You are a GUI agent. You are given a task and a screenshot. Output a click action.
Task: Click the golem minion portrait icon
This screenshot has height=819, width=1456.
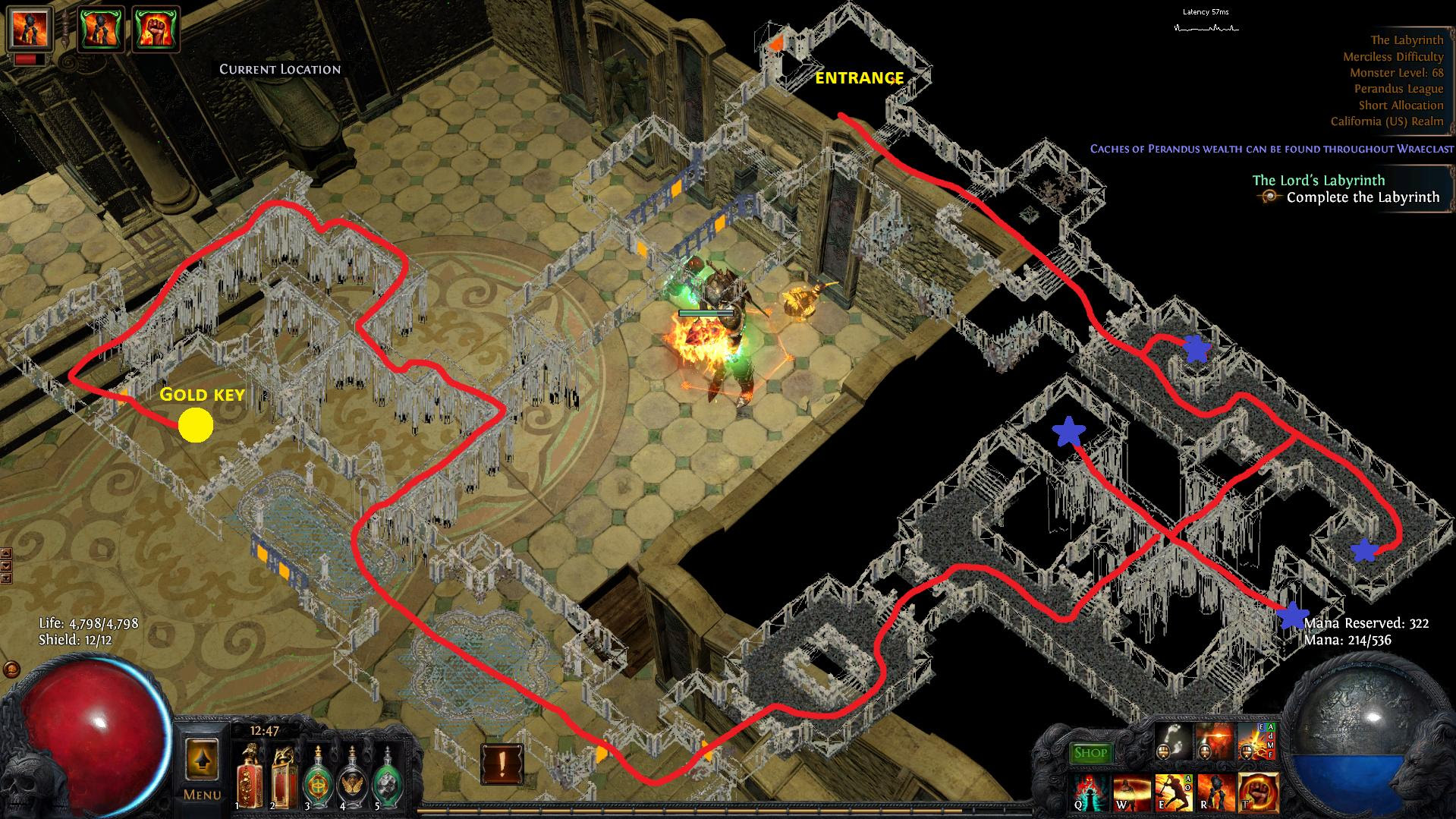(29, 28)
